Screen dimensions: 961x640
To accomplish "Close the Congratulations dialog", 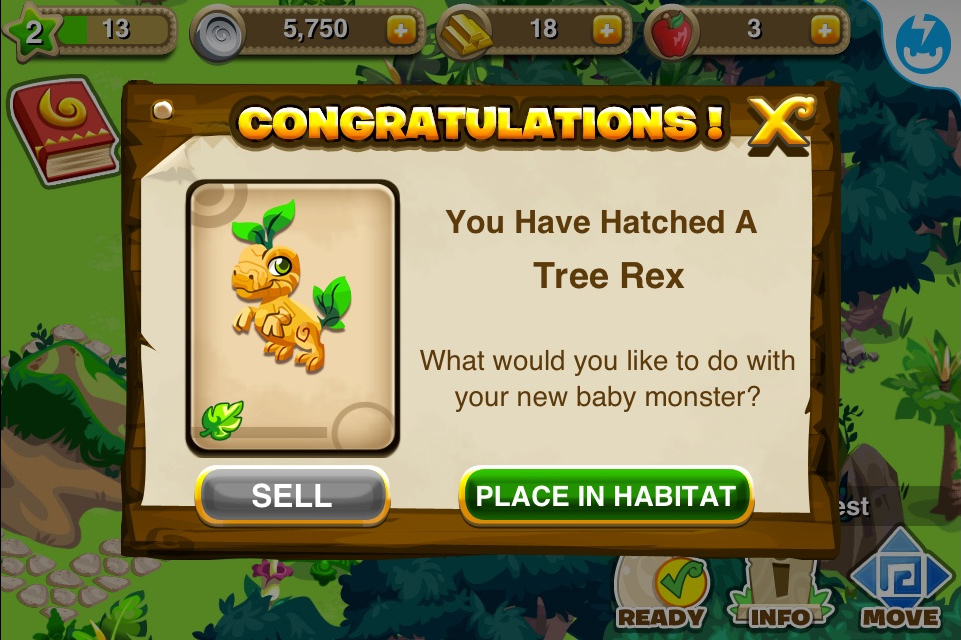I will tap(779, 124).
